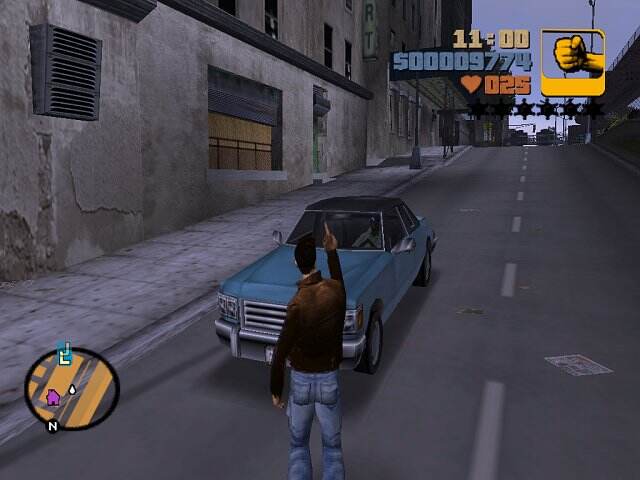The height and width of the screenshot is (480, 640).
Task: Click the pink safehouse marker on radar
Action: pos(53,398)
